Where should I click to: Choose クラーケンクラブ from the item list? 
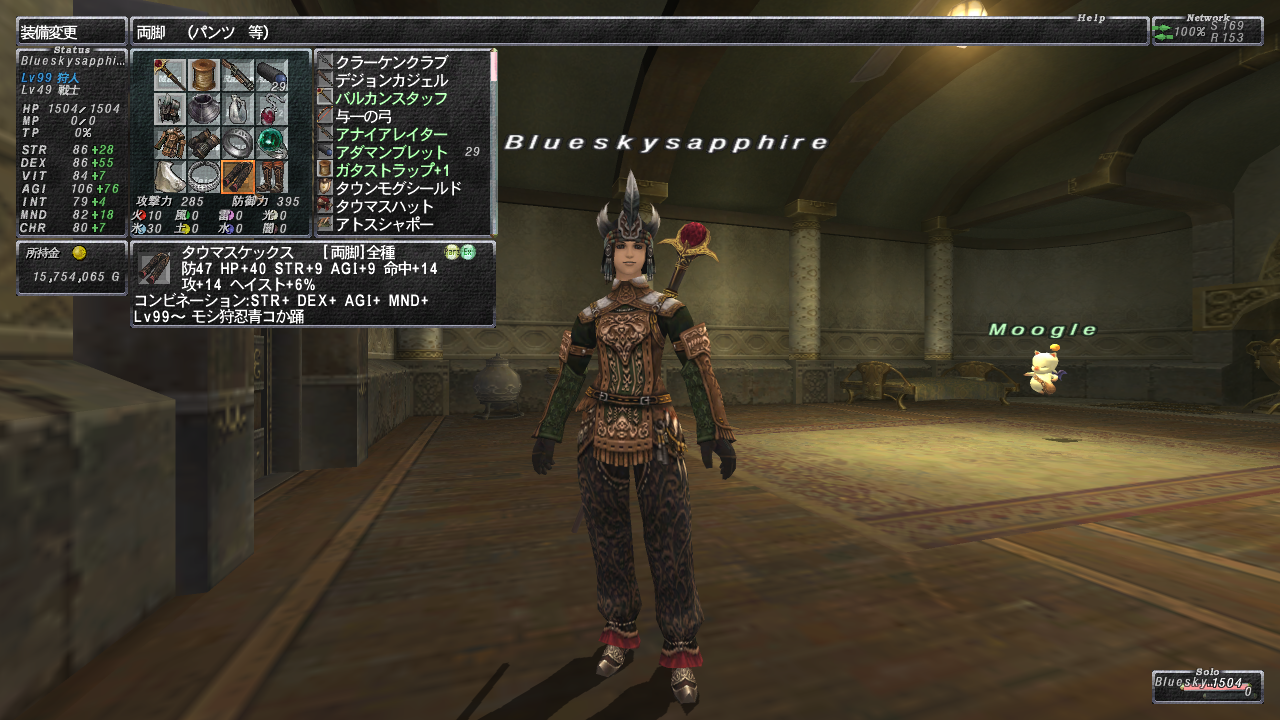coord(391,62)
